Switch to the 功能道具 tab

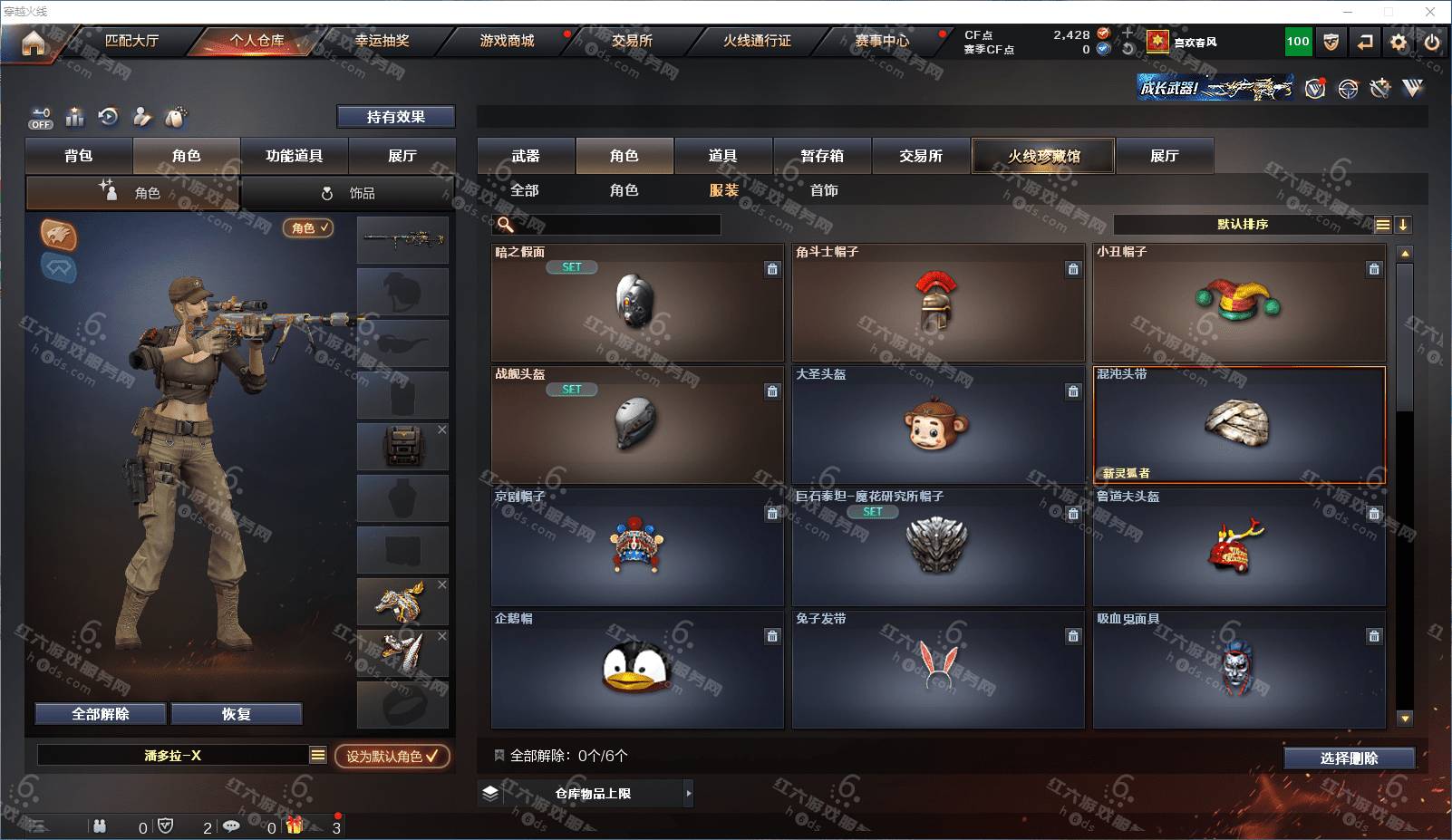click(294, 156)
